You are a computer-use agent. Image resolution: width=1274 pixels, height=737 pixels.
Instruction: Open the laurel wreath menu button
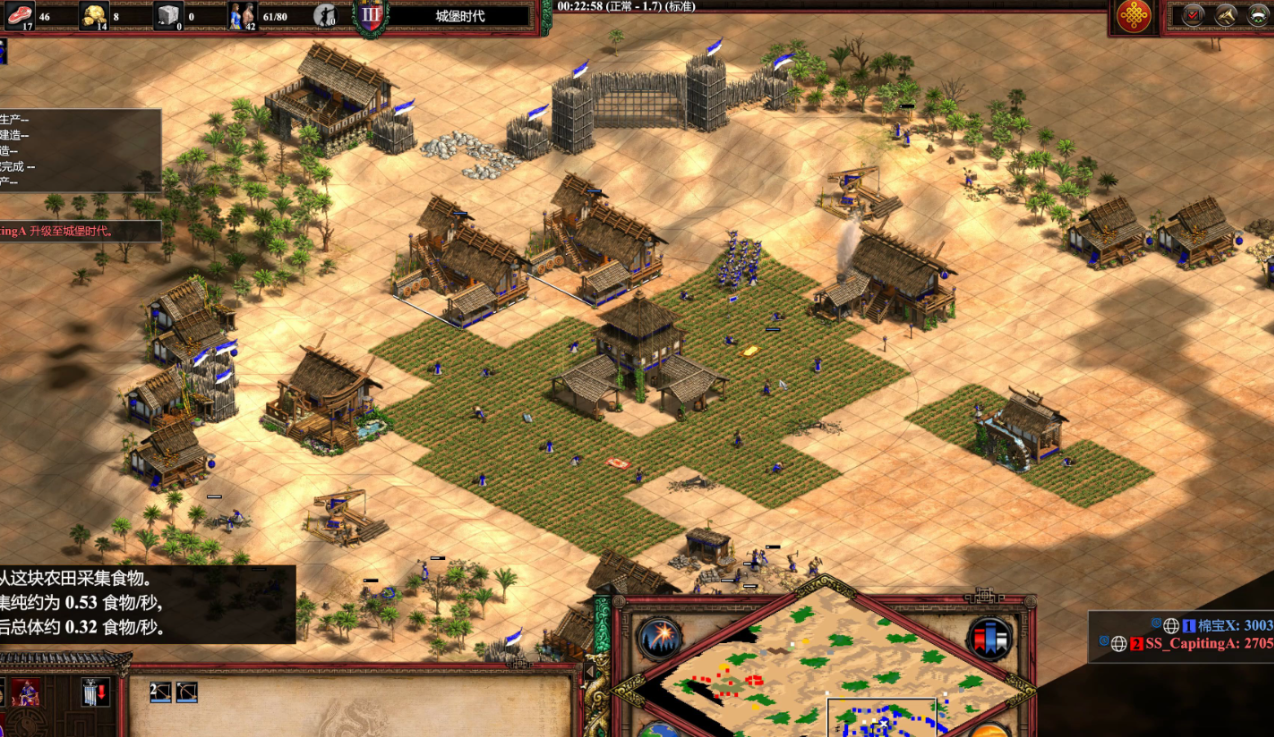pyautogui.click(x=1258, y=15)
